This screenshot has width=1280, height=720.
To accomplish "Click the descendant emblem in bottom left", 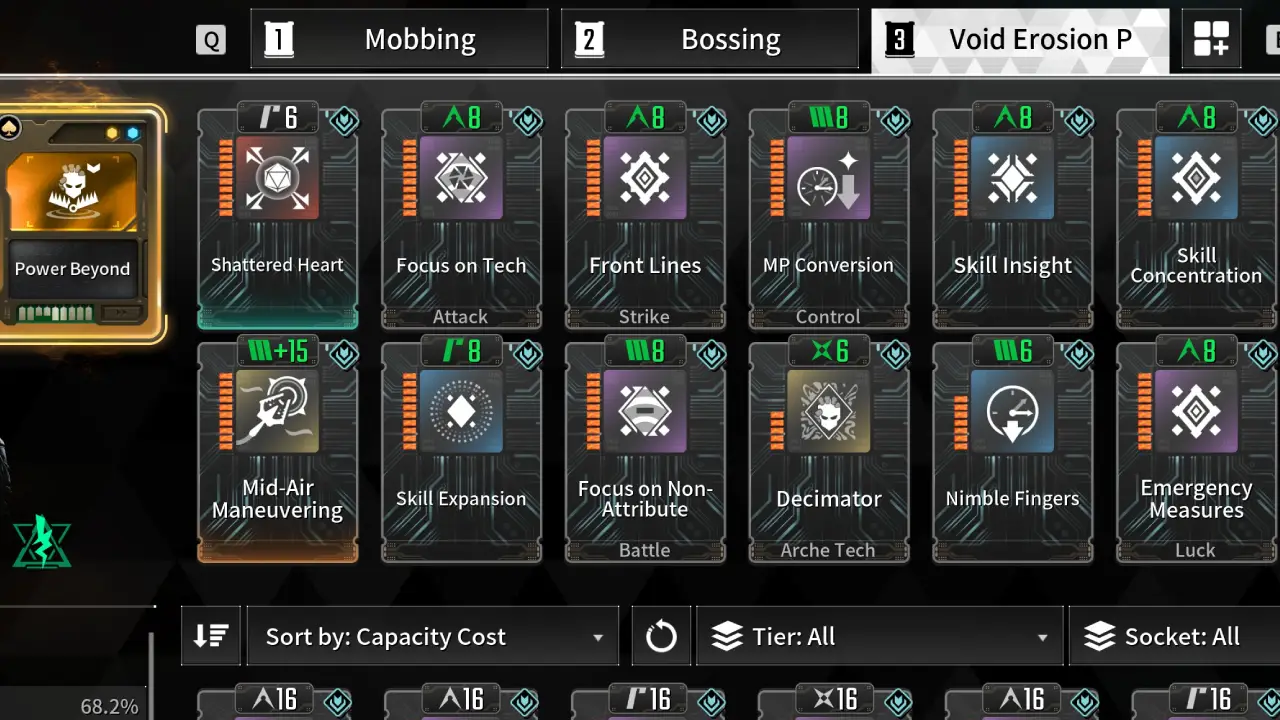I will (x=42, y=543).
